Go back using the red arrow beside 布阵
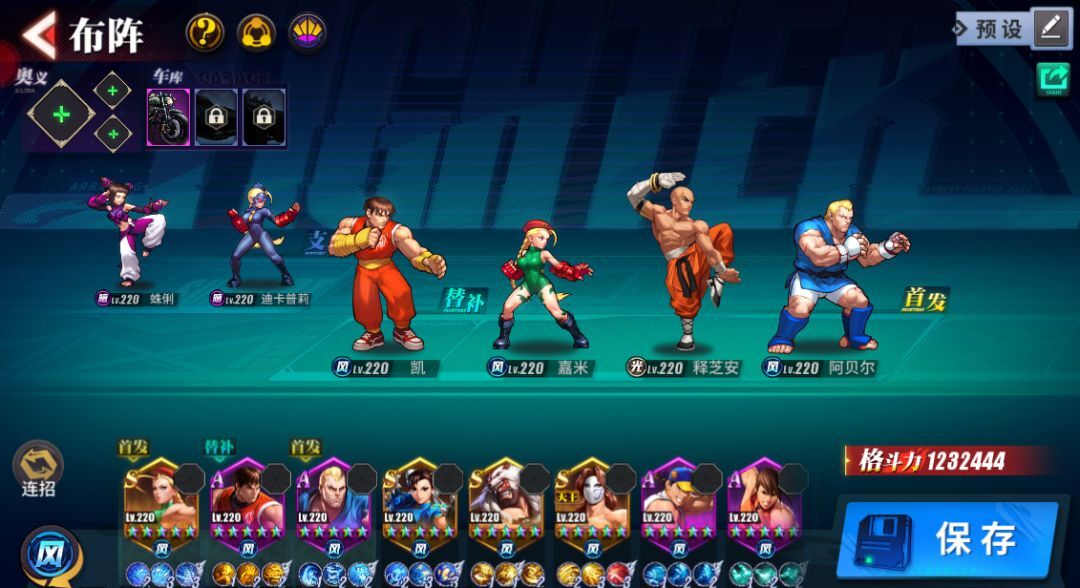Screen dimensions: 1080x588 pyautogui.click(x=40, y=35)
